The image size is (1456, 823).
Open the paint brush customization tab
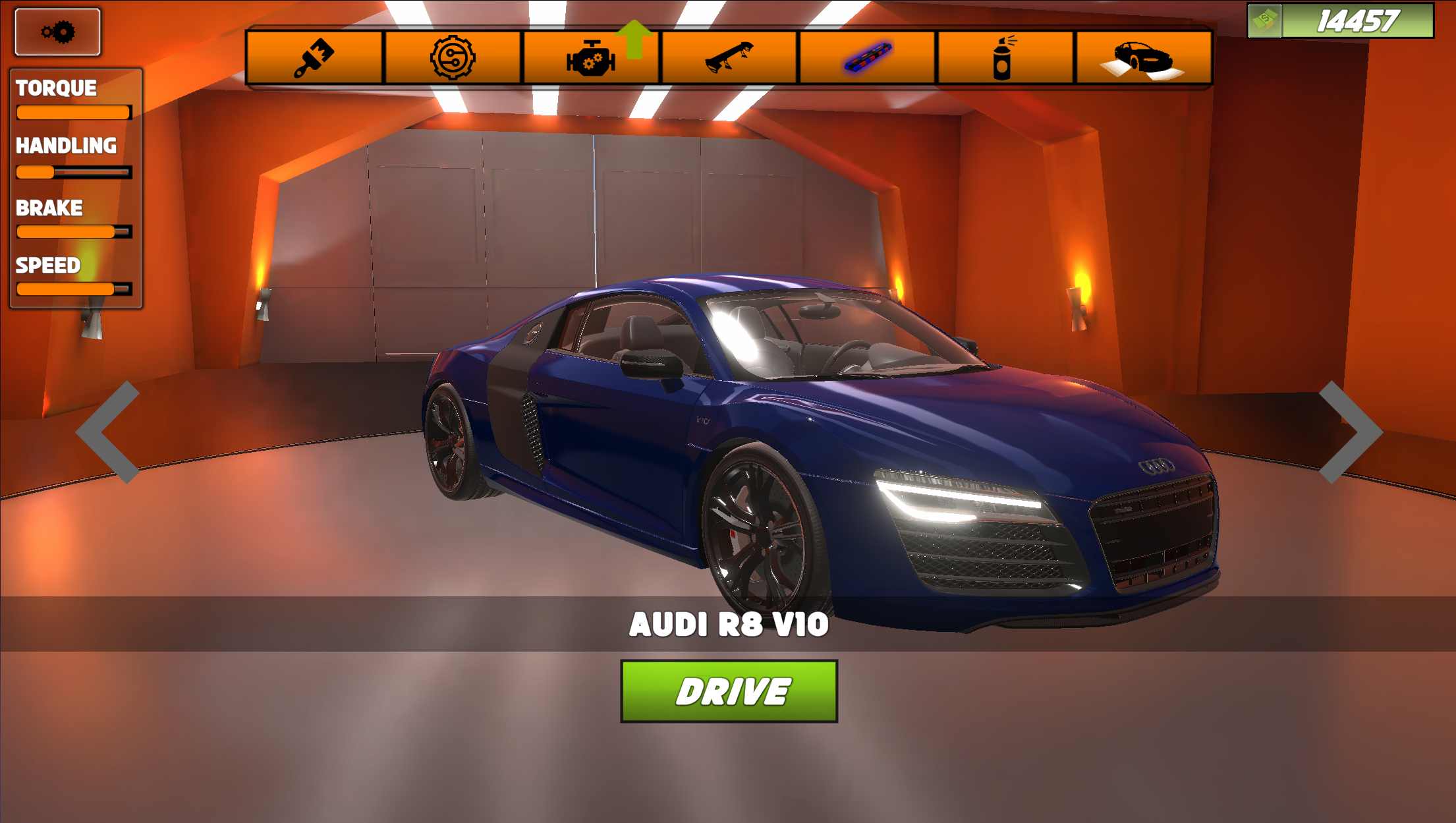314,57
